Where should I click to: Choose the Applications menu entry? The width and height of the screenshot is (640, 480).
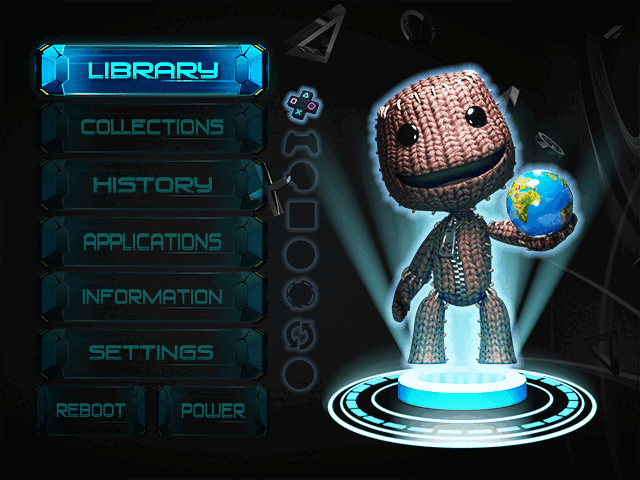(152, 241)
